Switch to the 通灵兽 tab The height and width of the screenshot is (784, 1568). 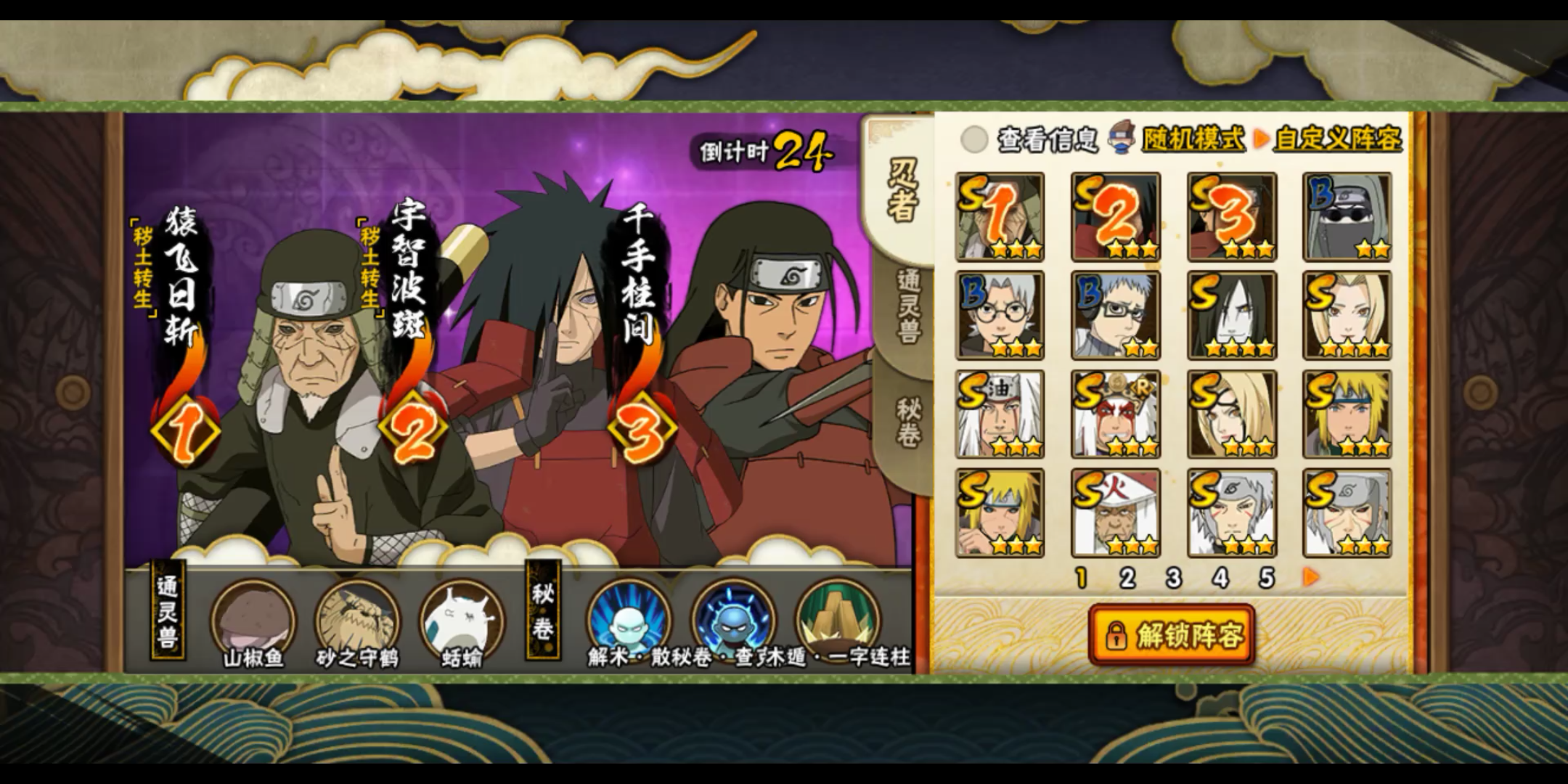[x=907, y=306]
